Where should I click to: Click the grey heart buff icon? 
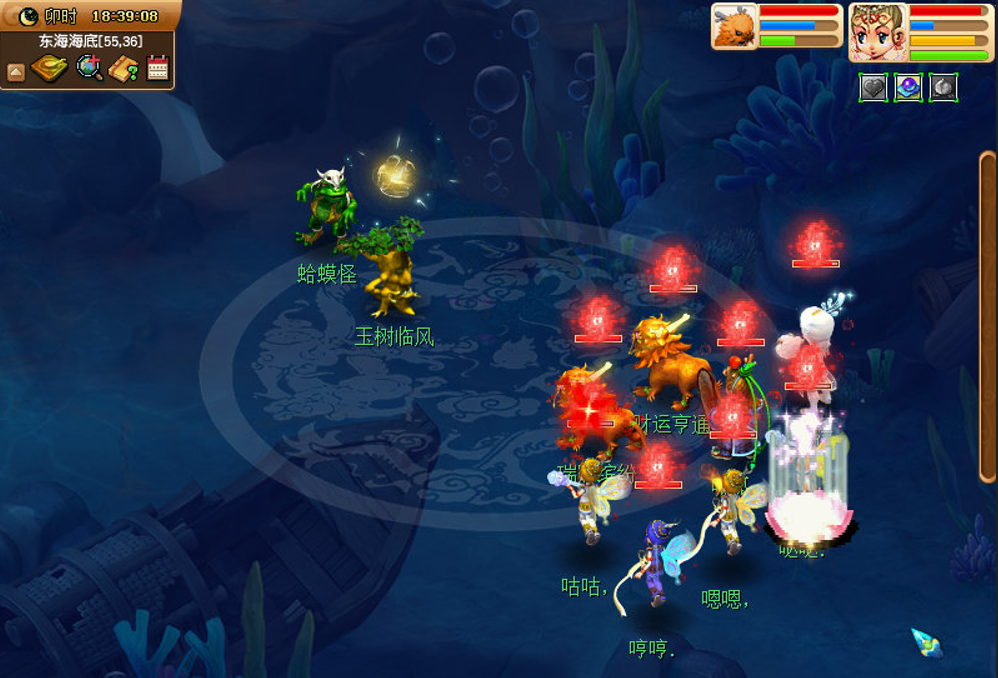874,88
